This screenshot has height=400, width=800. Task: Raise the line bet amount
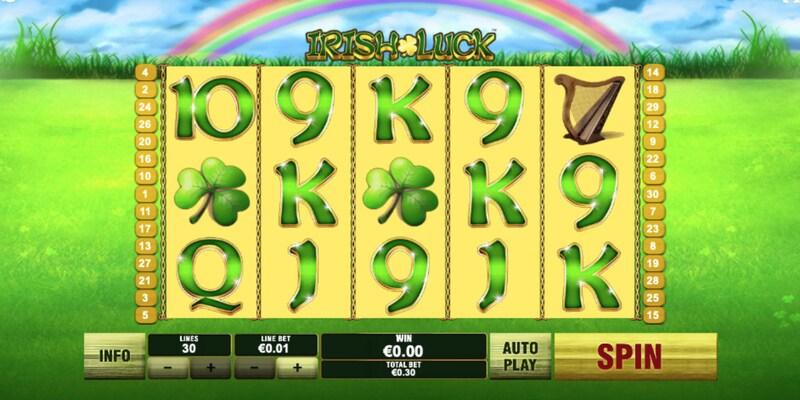click(295, 367)
